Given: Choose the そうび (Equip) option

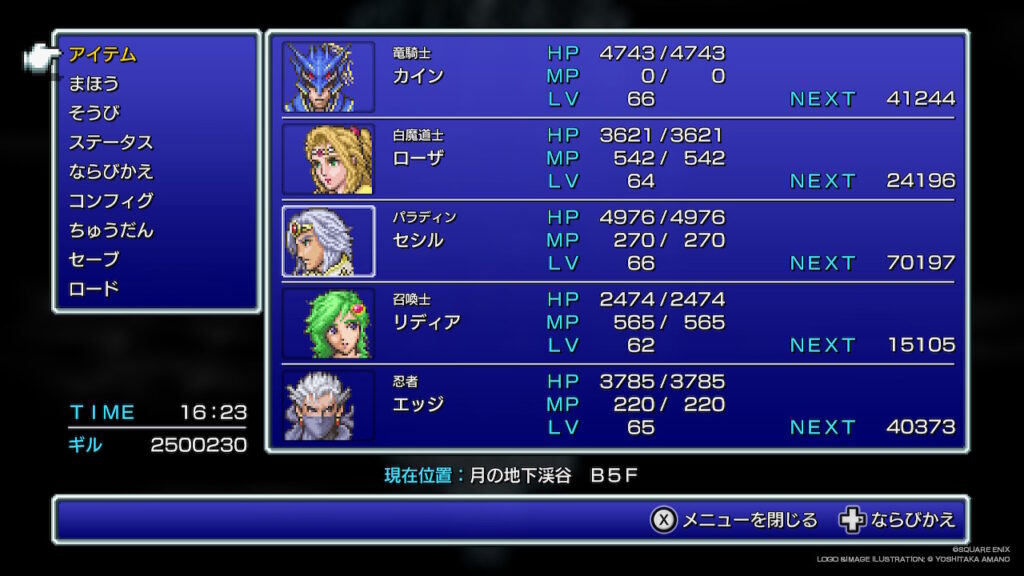Looking at the screenshot, I should click(x=93, y=113).
